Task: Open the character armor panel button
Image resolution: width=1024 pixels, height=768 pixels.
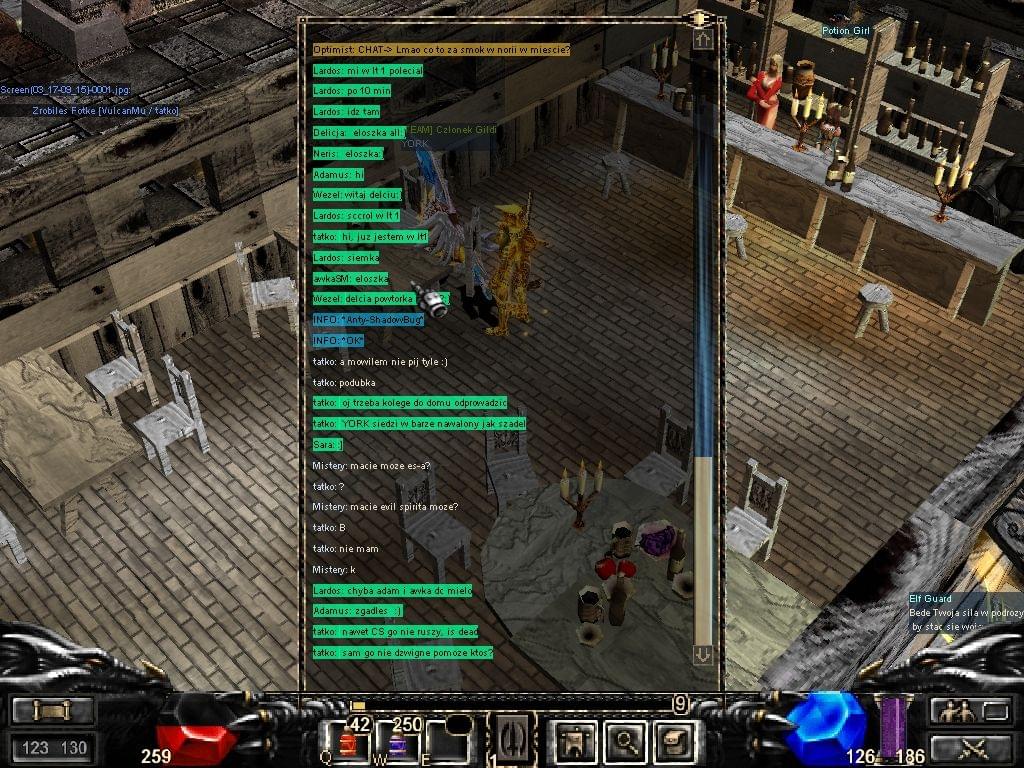Action: coord(576,741)
